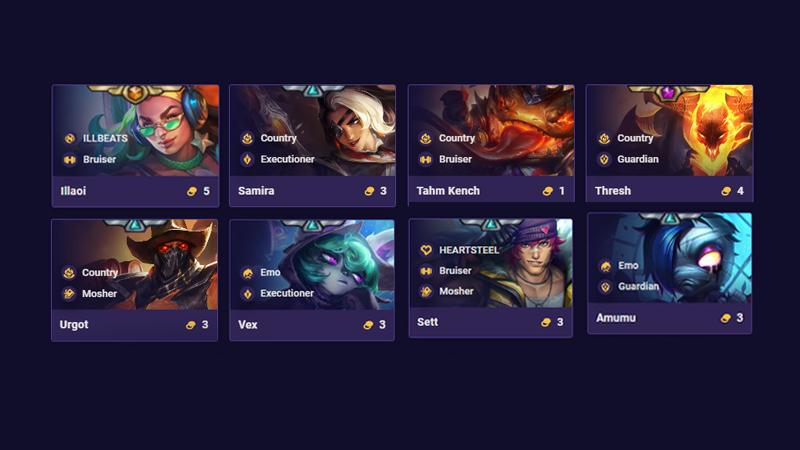Pick the Tahm Kench champion card

coord(491,145)
